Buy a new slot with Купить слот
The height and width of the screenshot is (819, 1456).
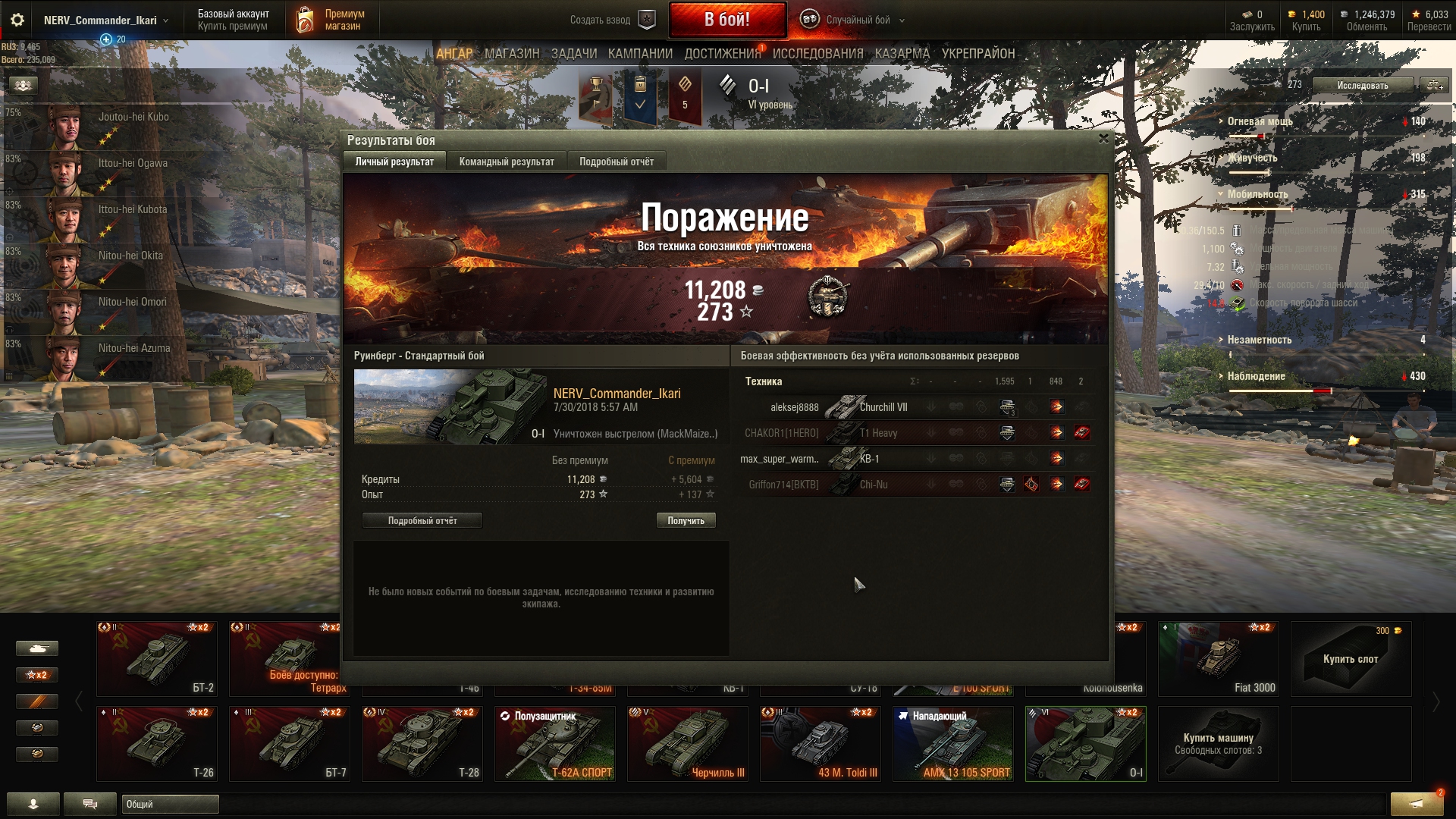tap(1351, 659)
